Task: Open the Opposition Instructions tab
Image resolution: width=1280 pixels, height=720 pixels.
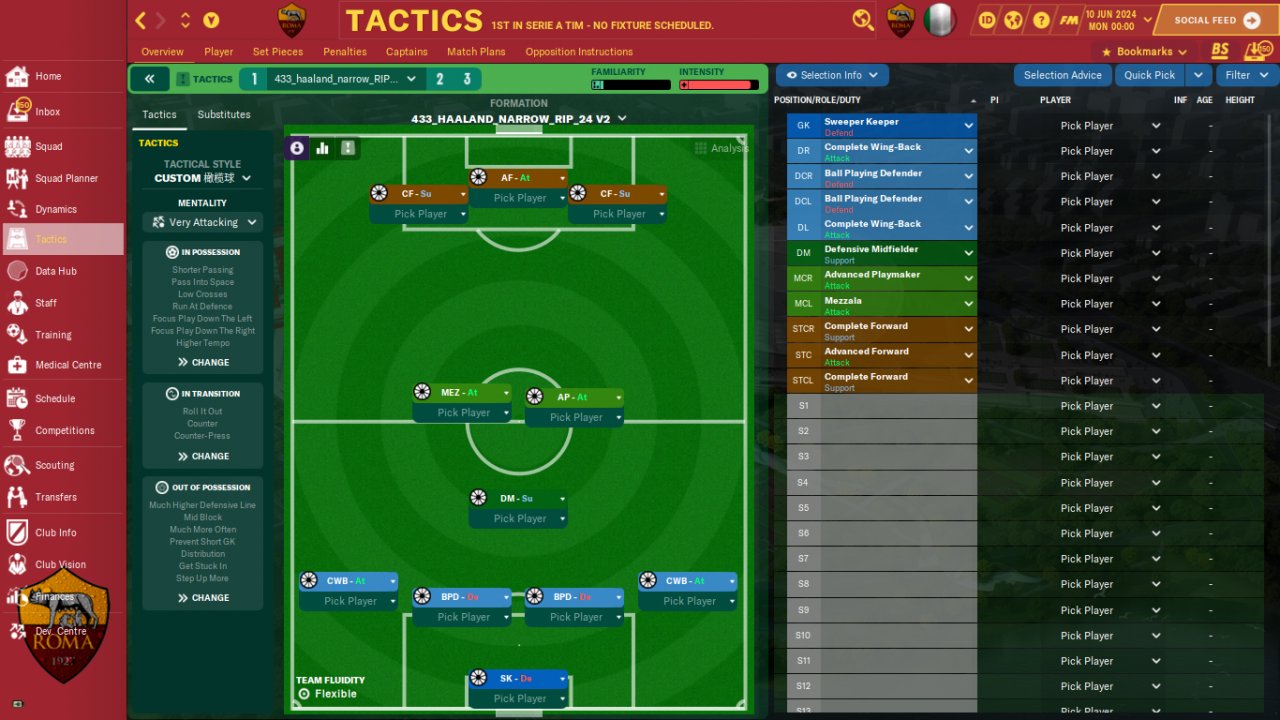Action: tap(579, 52)
